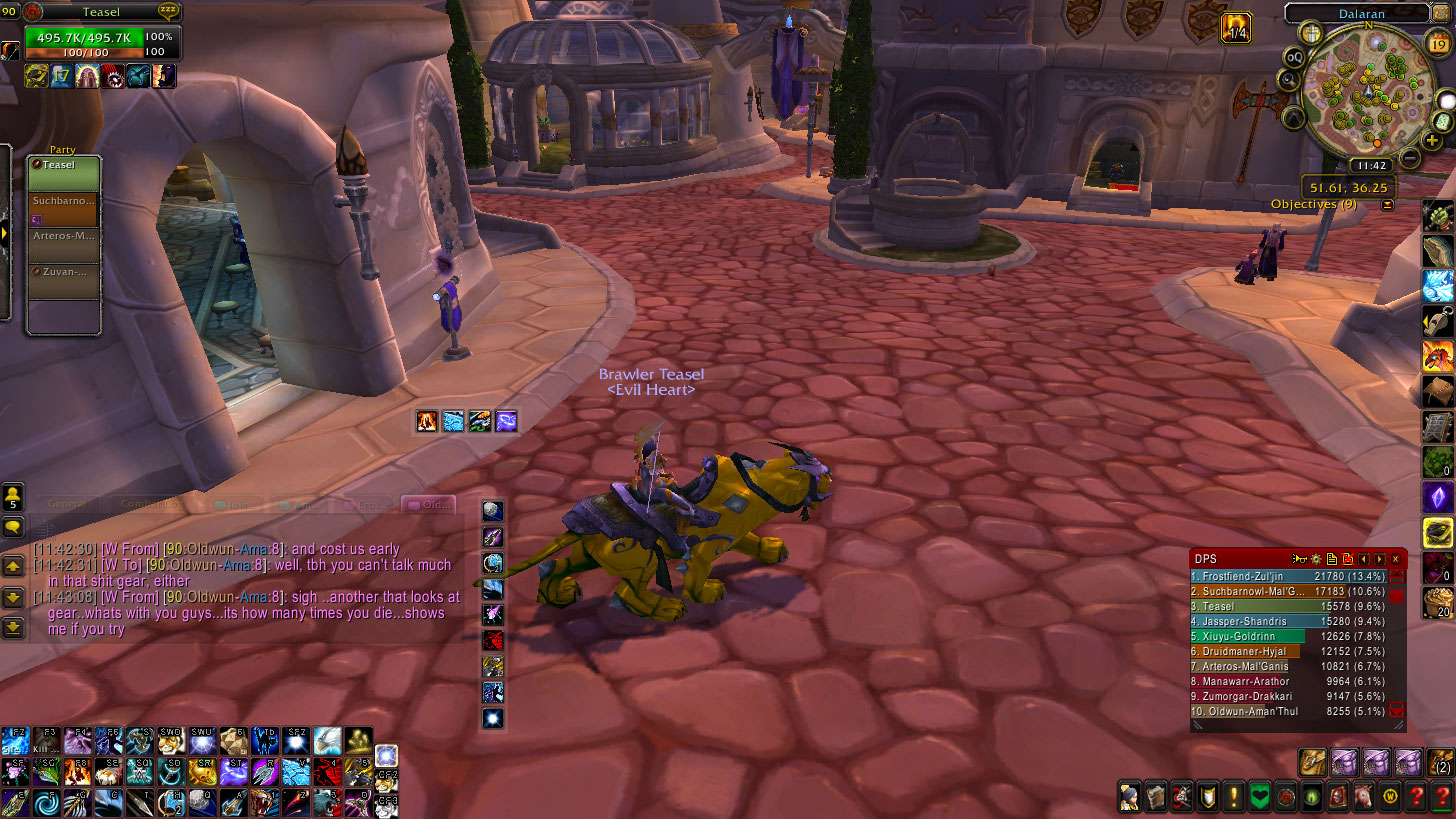1456x819 pixels.
Task: Open the DPS meter gear settings
Action: pyautogui.click(x=1316, y=559)
